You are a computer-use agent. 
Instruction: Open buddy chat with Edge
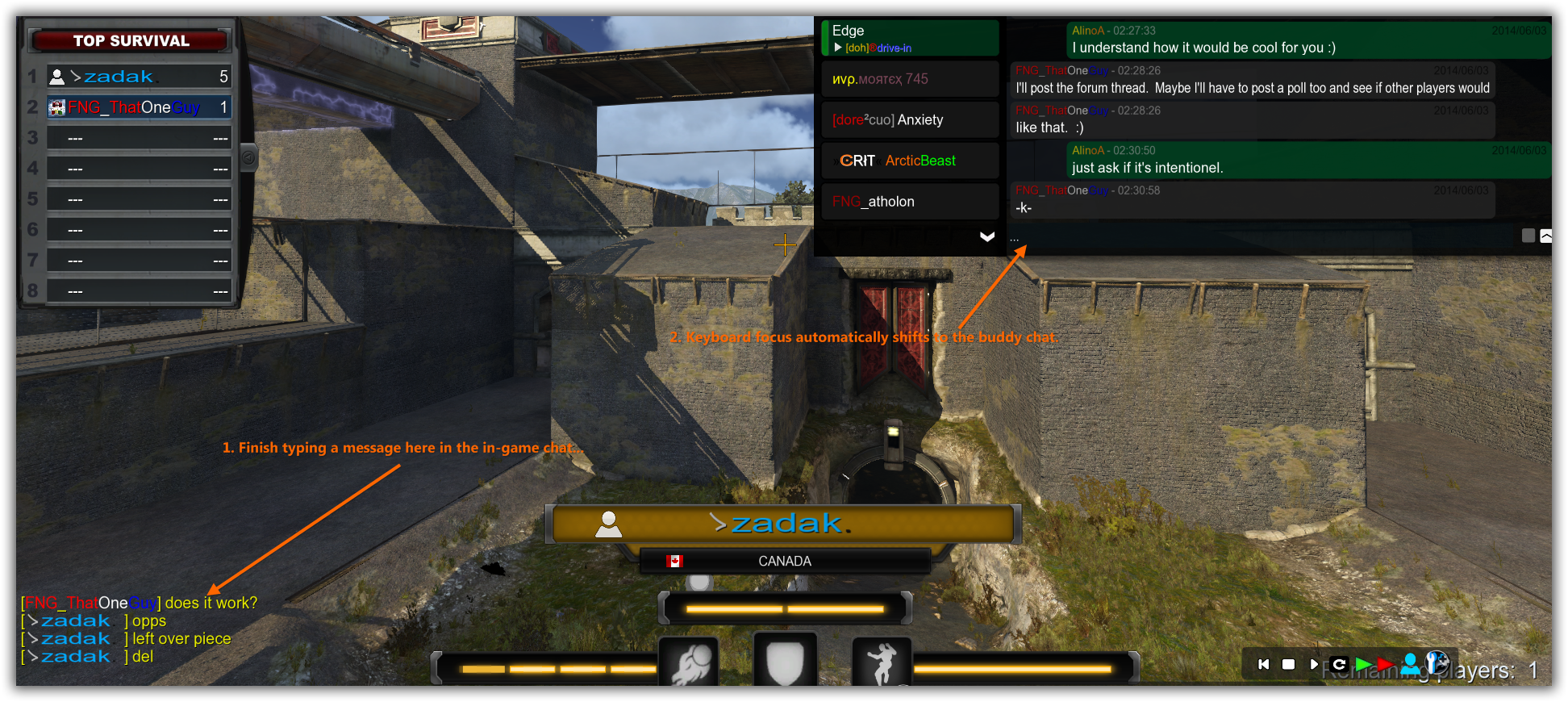pyautogui.click(x=910, y=38)
